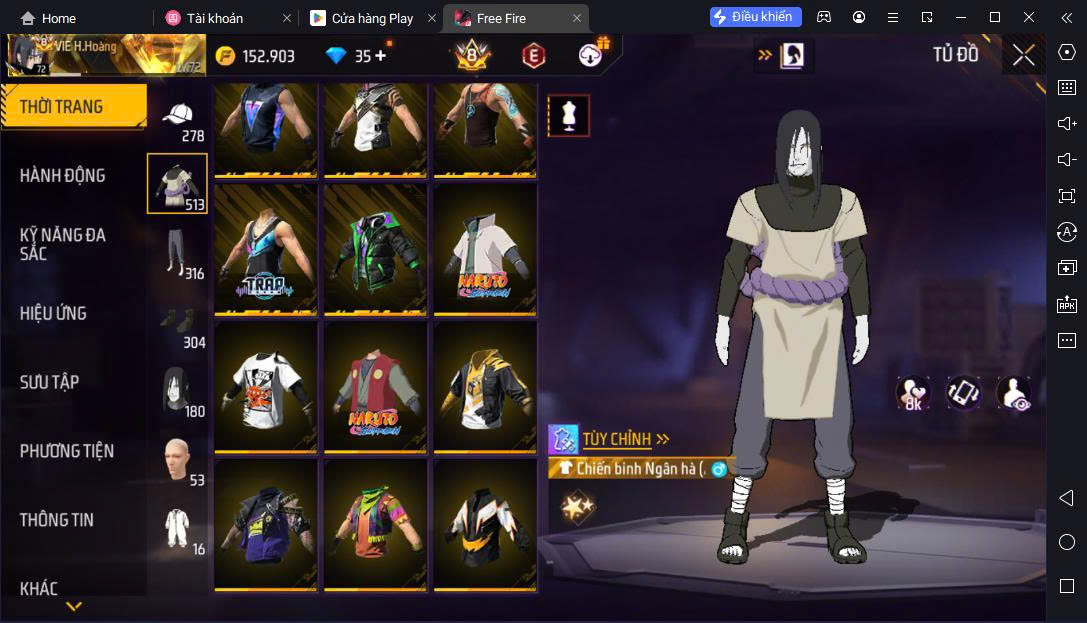1087x623 pixels.
Task: Select the hat subcategory with 278 items
Action: pyautogui.click(x=179, y=119)
